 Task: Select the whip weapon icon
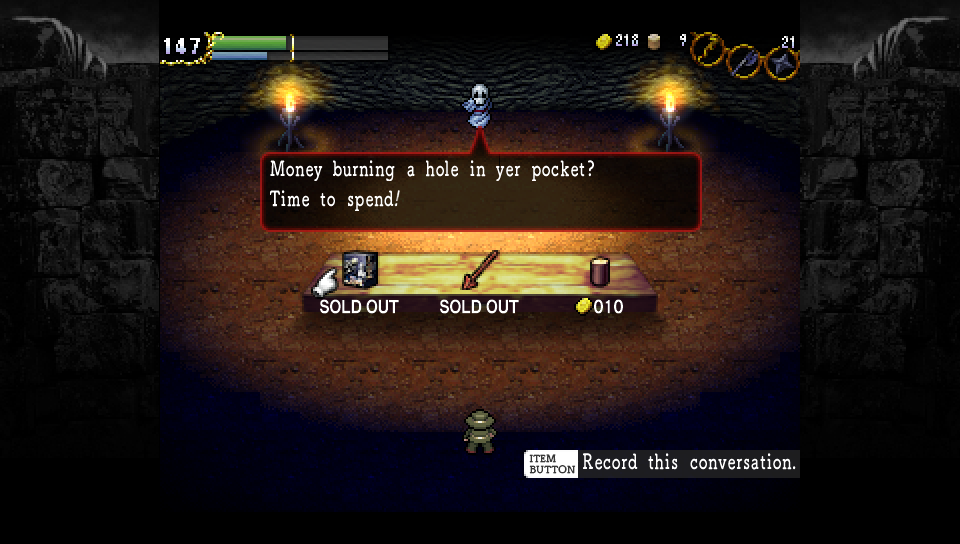708,46
